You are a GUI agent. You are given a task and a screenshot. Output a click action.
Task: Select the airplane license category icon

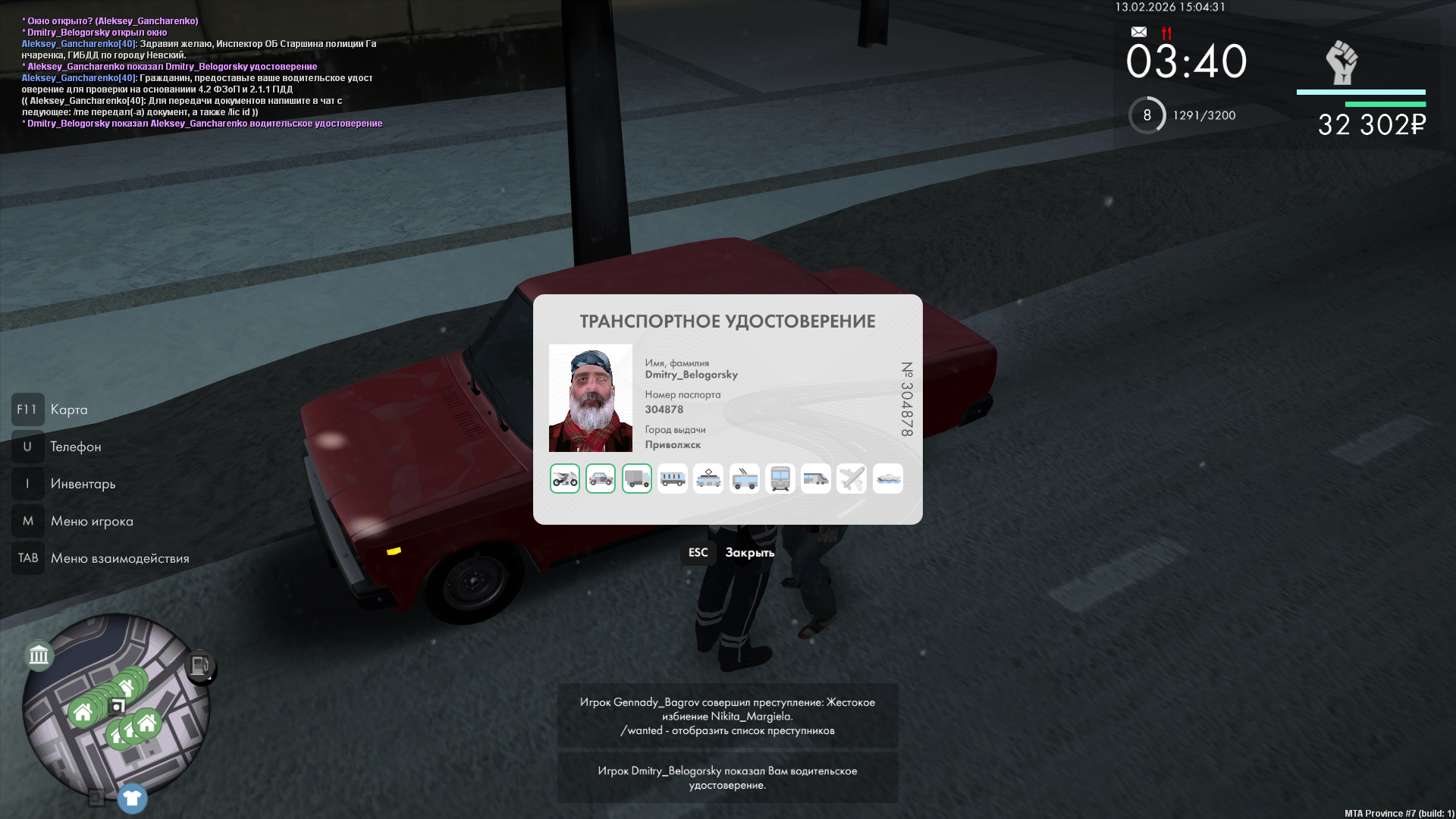[x=852, y=479]
